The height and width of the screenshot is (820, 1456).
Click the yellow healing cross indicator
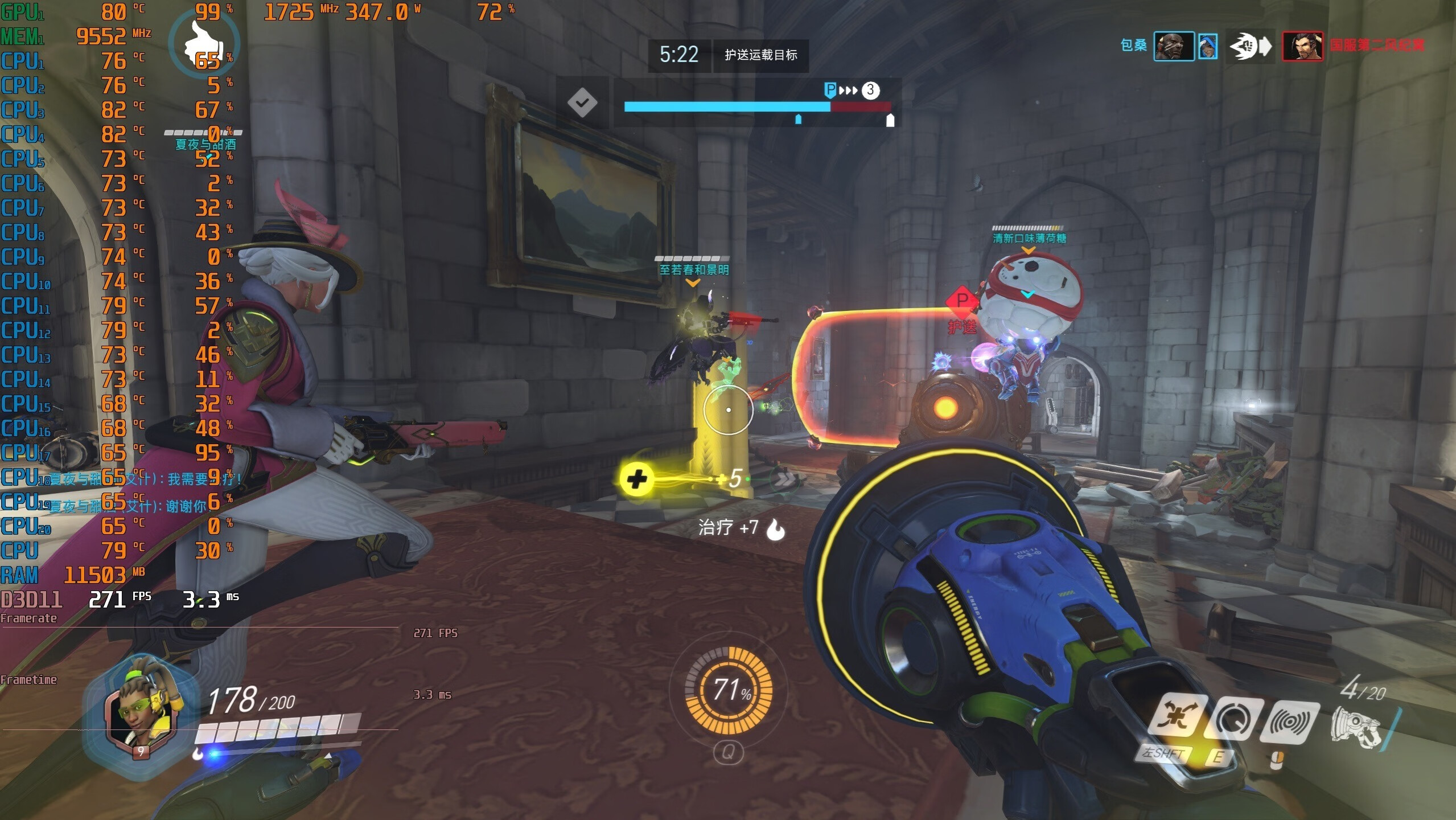(636, 479)
